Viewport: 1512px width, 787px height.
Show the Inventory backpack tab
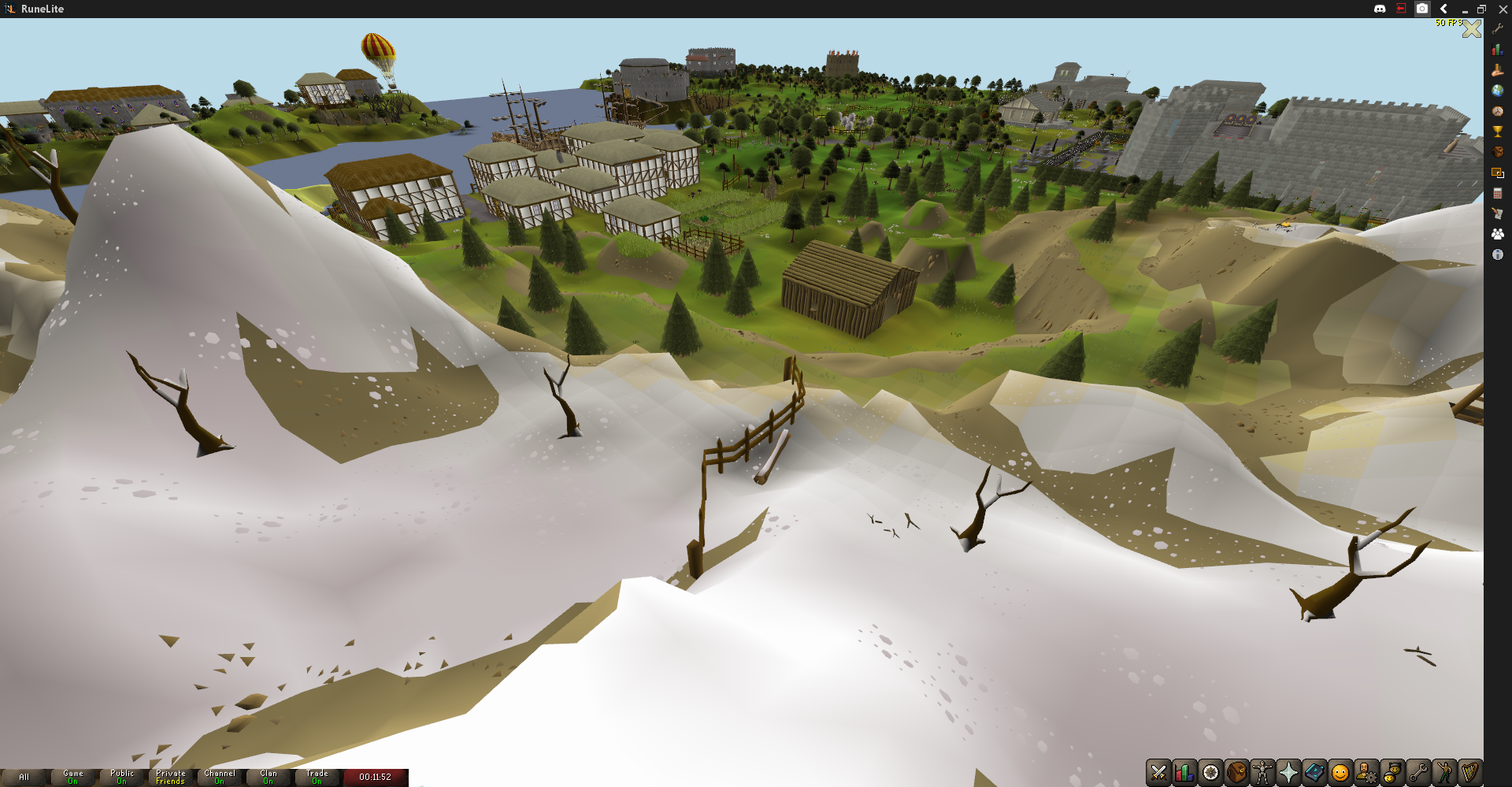click(x=1236, y=773)
